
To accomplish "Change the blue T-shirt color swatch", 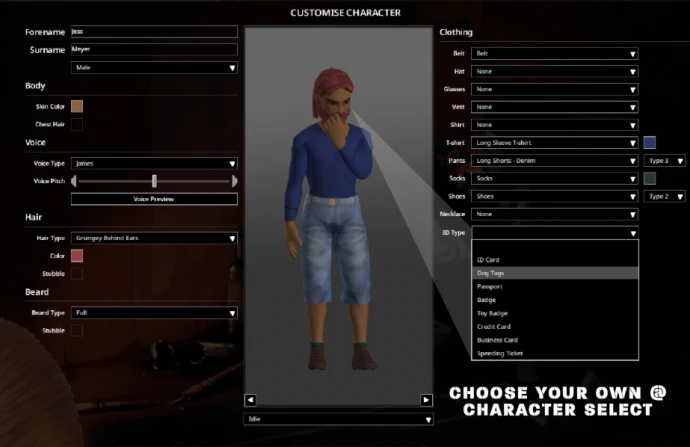I will pyautogui.click(x=649, y=143).
